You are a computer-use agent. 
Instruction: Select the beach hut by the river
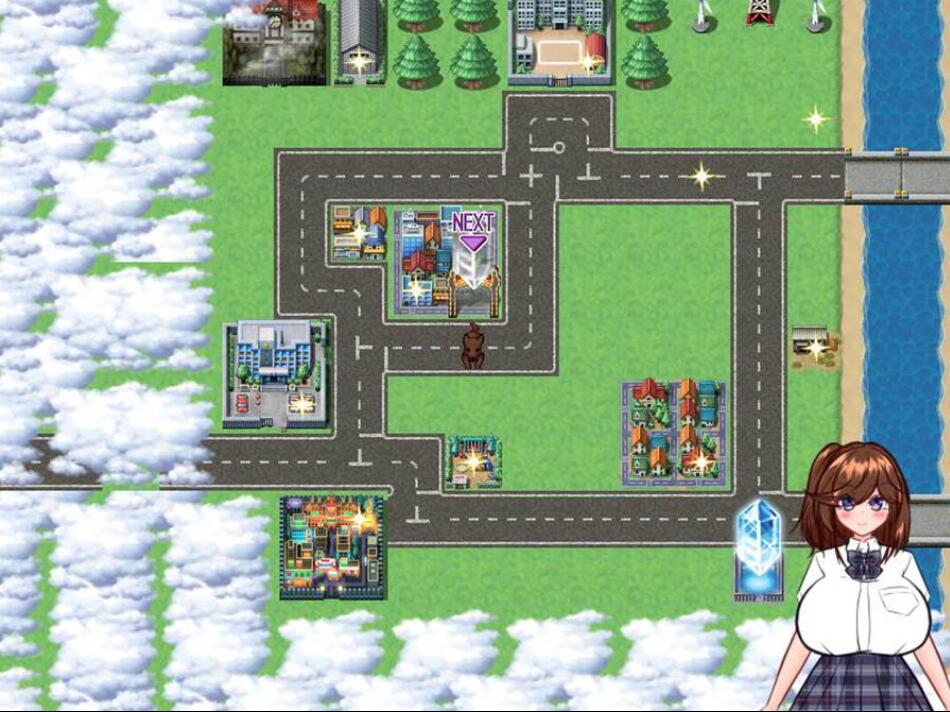812,343
